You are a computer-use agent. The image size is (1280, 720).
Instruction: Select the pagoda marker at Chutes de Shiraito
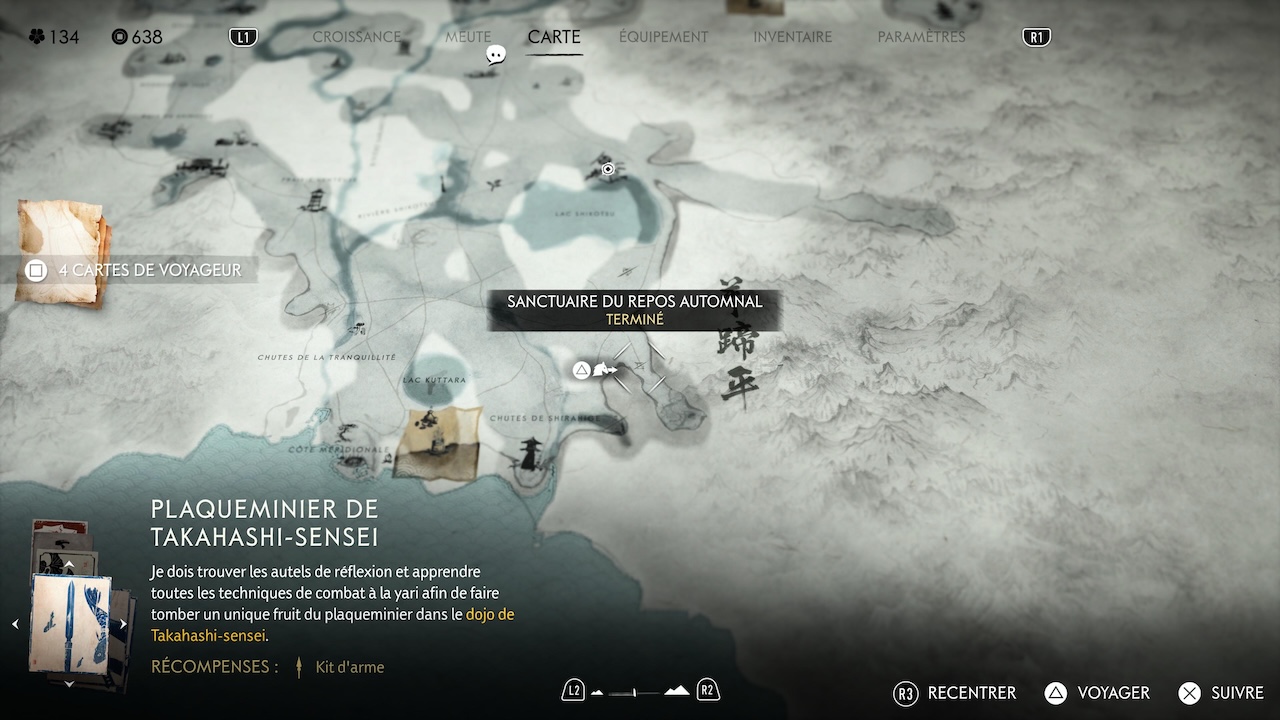(529, 455)
